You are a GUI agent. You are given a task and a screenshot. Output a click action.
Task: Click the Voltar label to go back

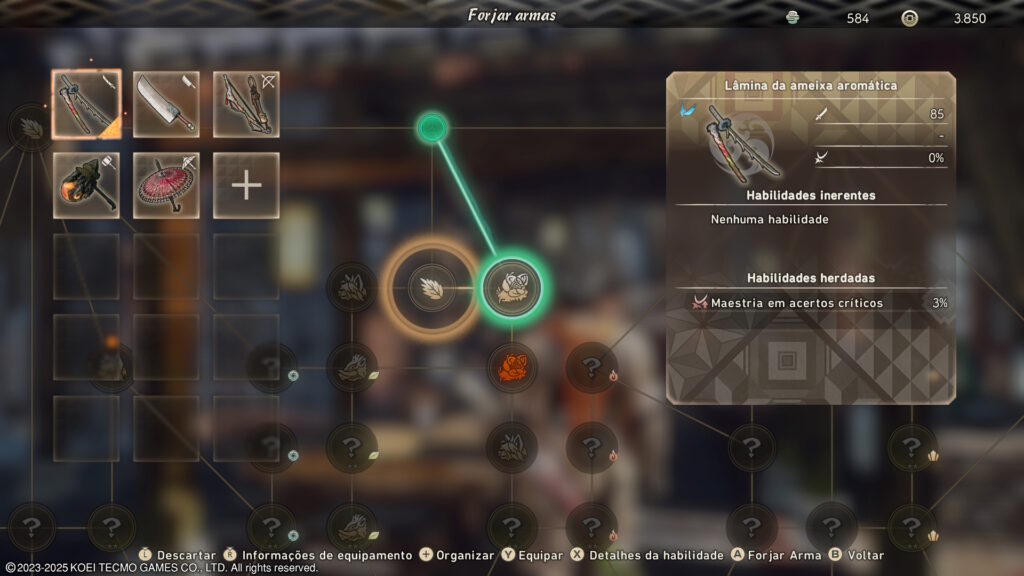pos(865,555)
